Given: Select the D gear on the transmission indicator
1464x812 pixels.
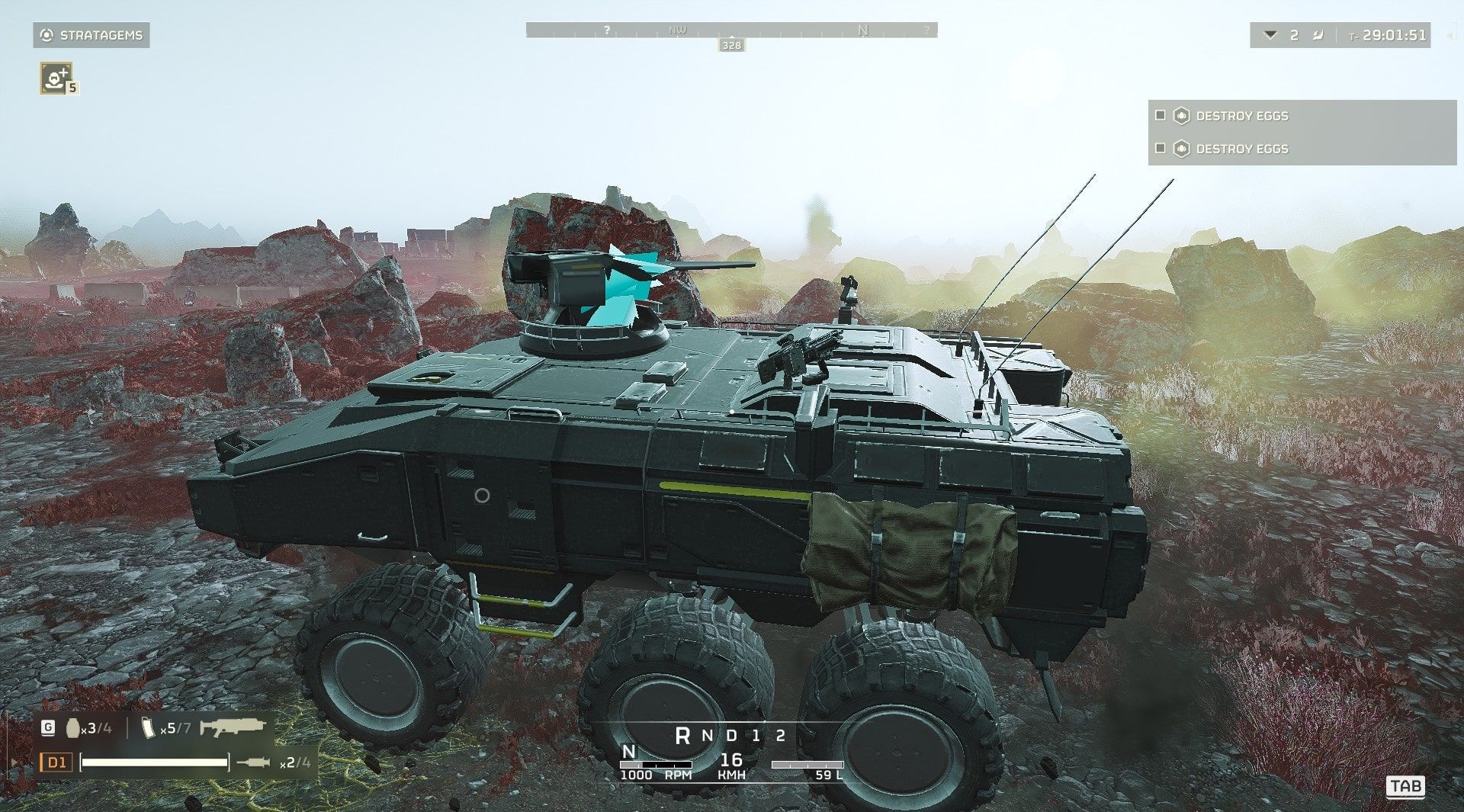Looking at the screenshot, I should pyautogui.click(x=730, y=735).
